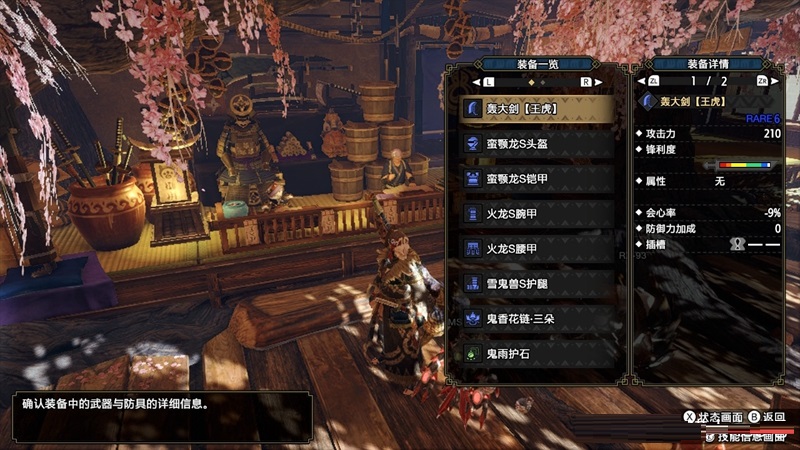Select the 雪鬼兽S护腿 leg armor entry

(536, 283)
